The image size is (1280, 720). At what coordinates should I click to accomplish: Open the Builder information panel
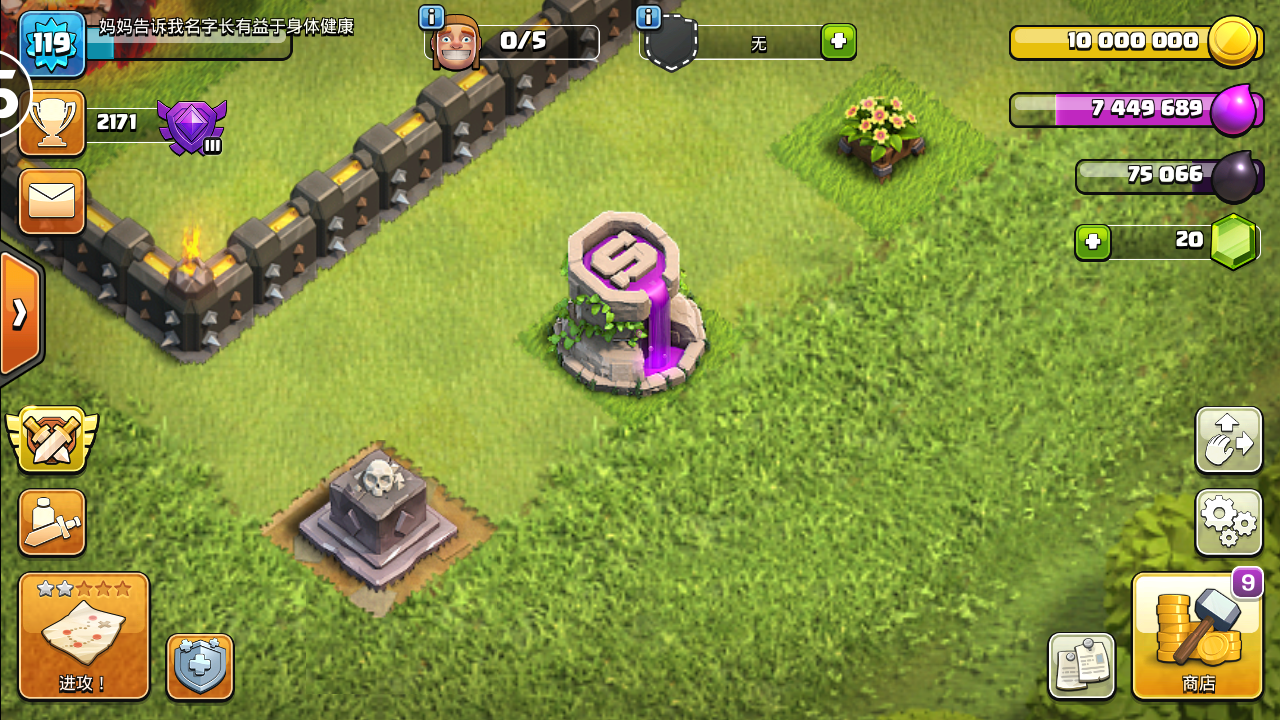coord(430,18)
